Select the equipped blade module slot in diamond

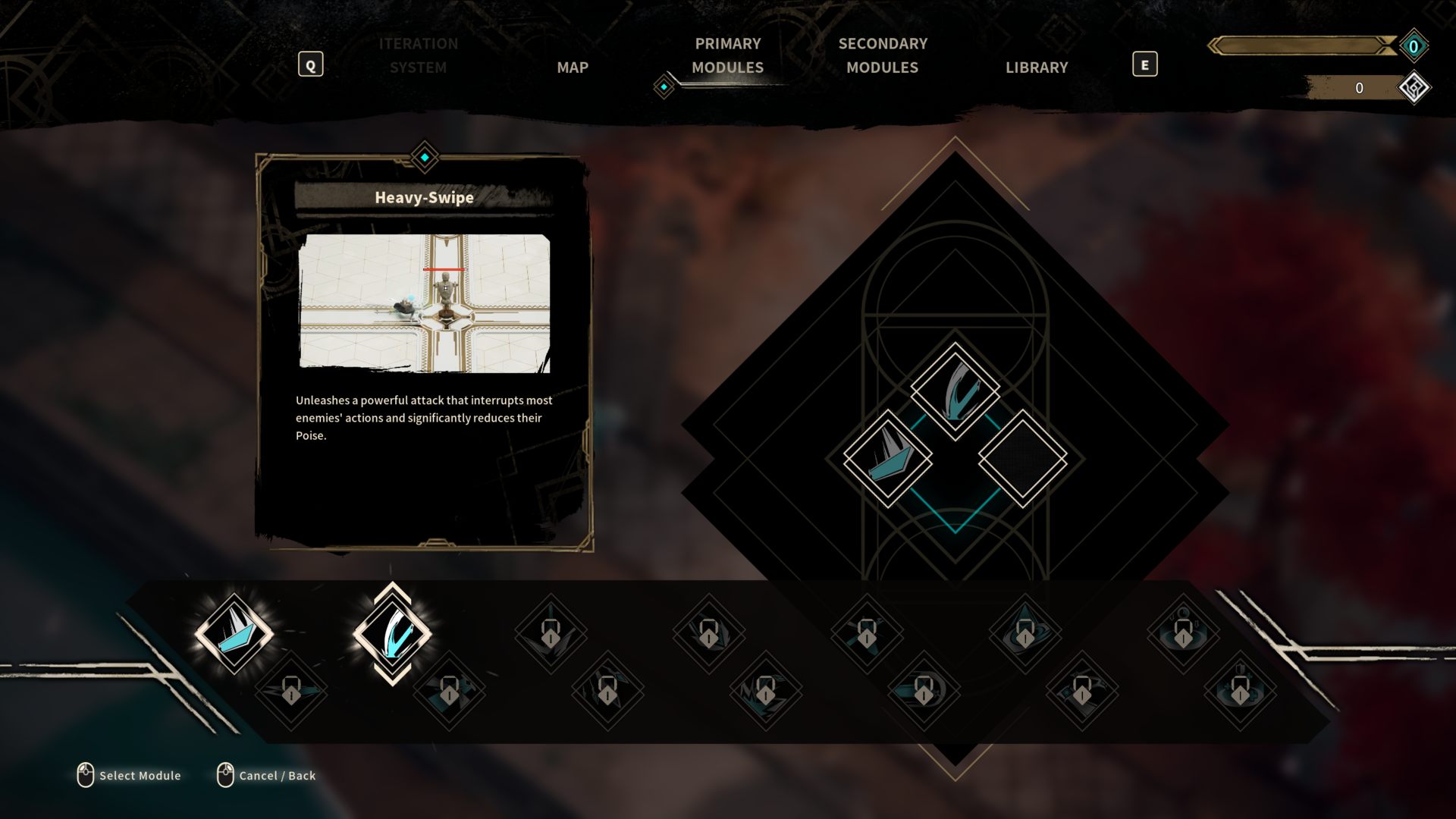tap(887, 458)
